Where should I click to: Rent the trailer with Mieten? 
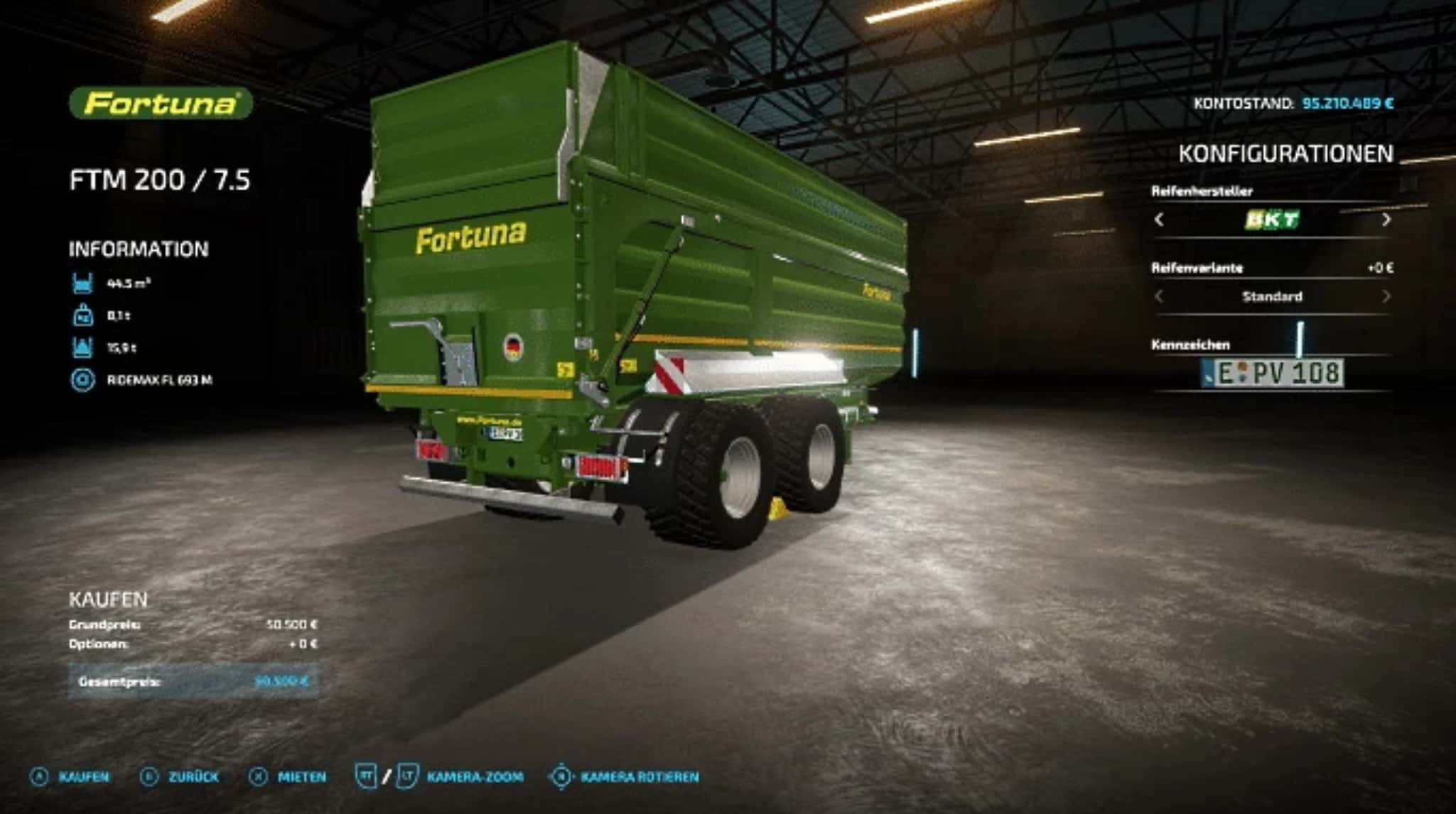pos(288,776)
